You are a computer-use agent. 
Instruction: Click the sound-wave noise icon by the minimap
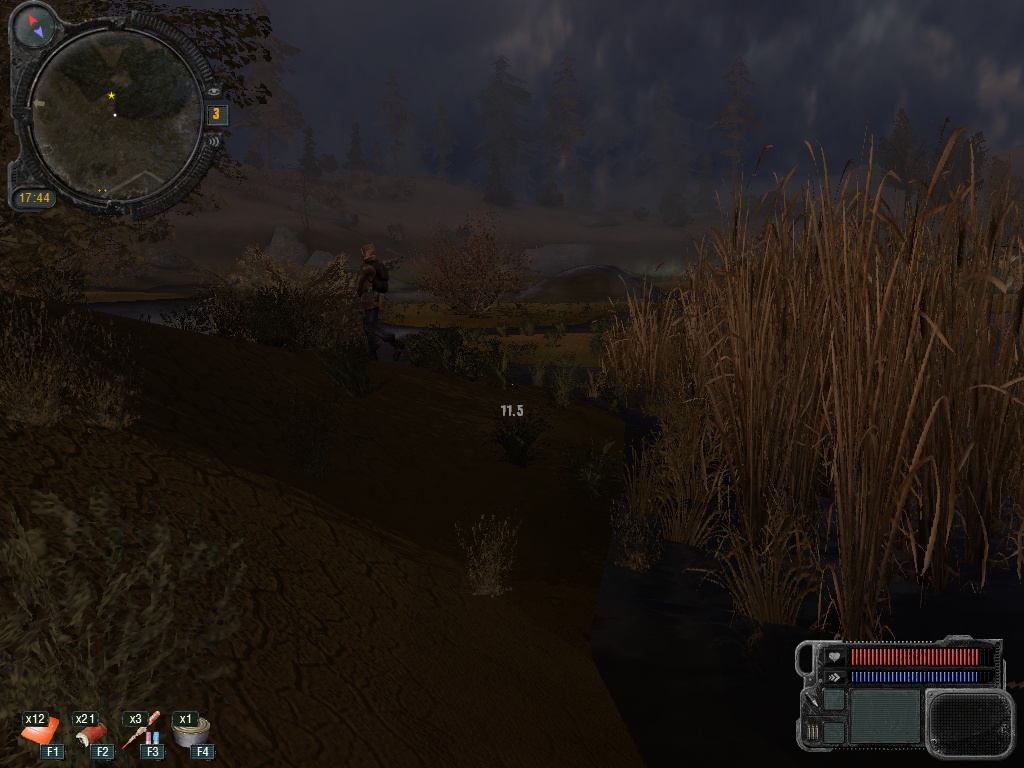click(x=215, y=141)
